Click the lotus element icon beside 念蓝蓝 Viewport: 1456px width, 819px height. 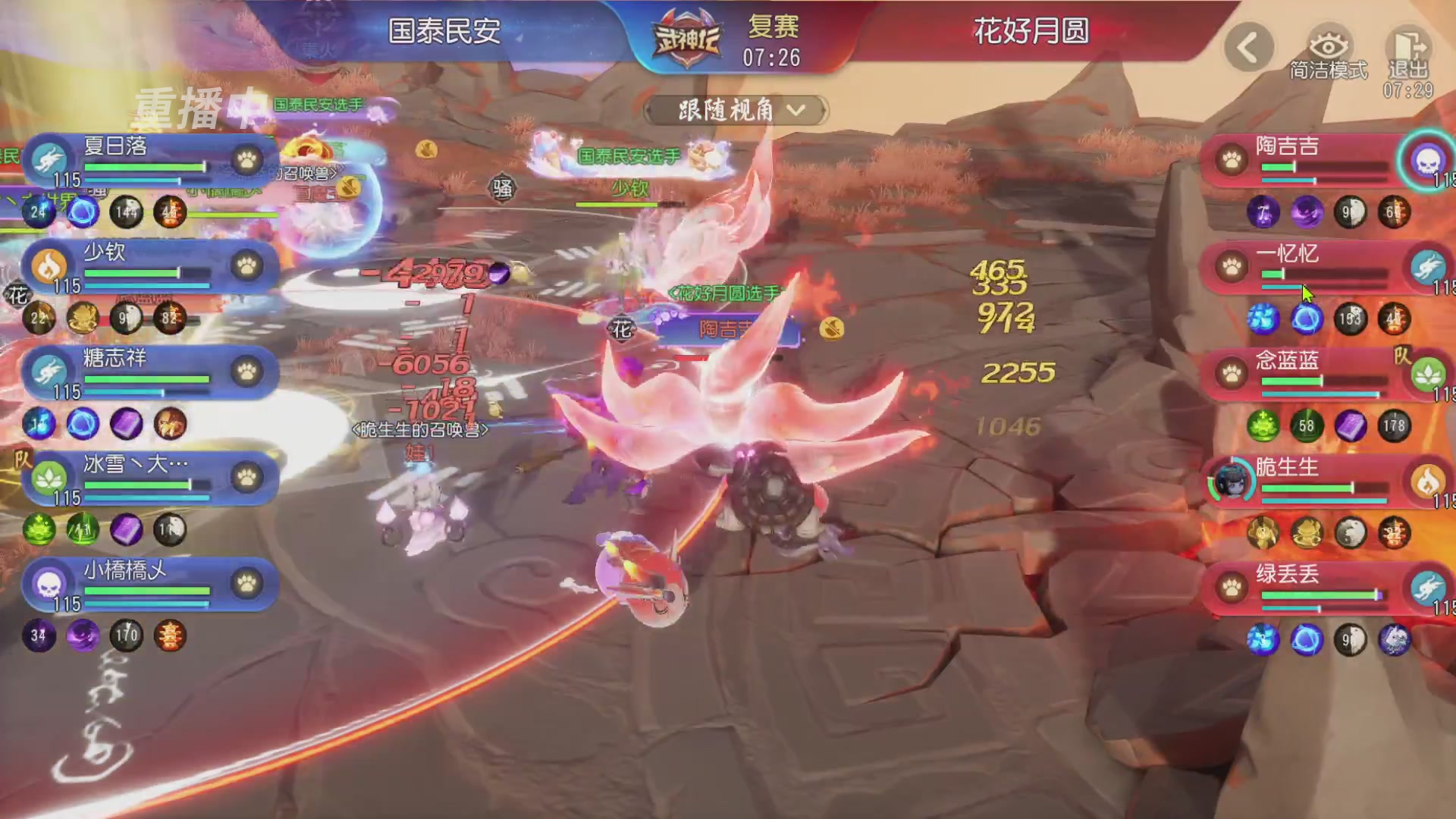coord(1428,374)
